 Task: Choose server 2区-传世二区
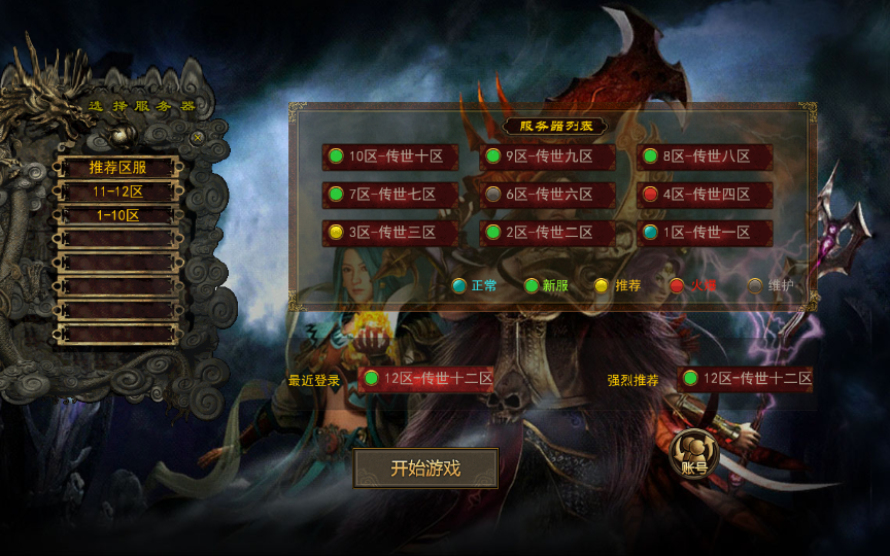point(548,233)
